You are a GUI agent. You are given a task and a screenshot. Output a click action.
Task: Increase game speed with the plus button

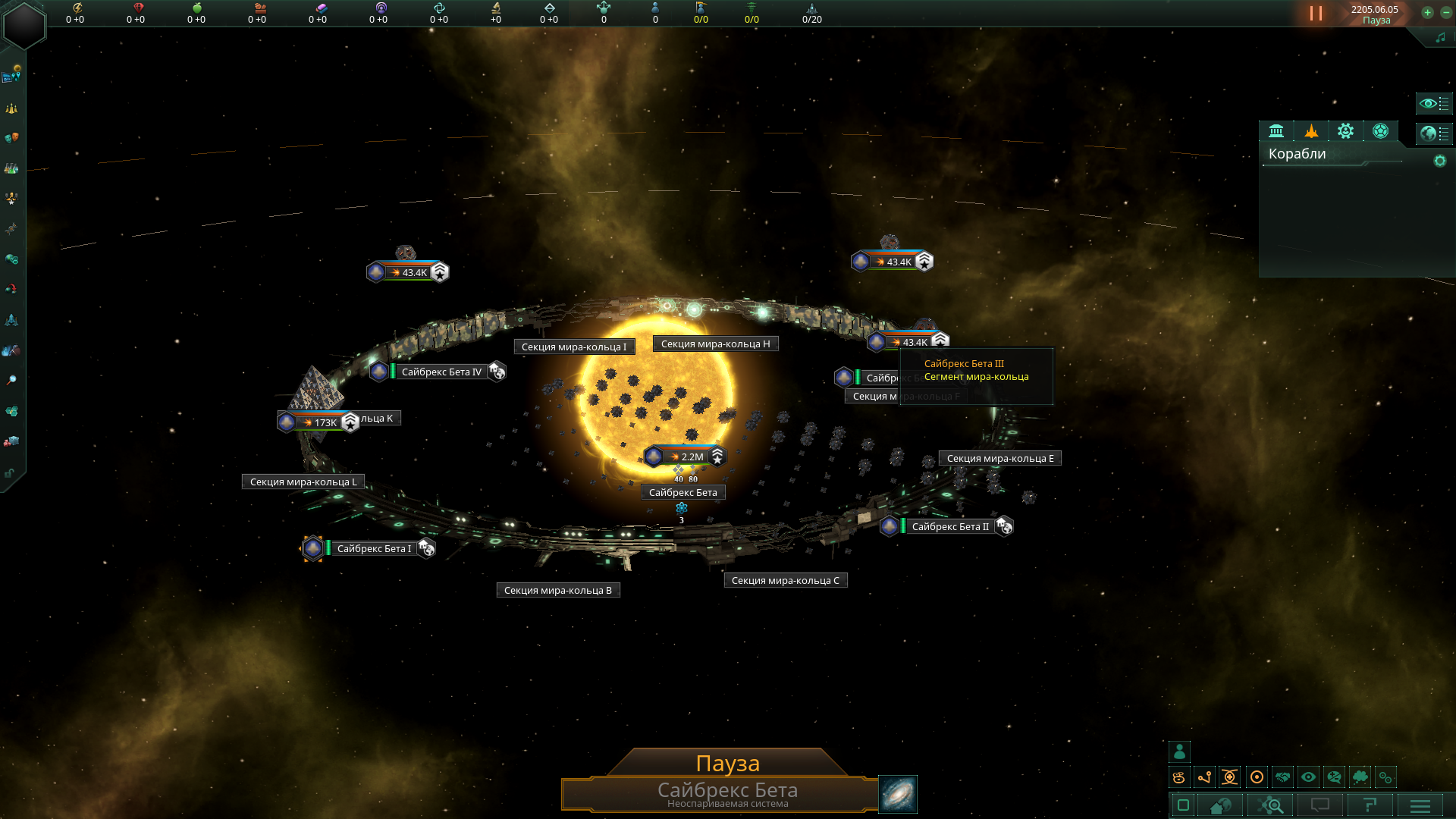[x=1427, y=13]
